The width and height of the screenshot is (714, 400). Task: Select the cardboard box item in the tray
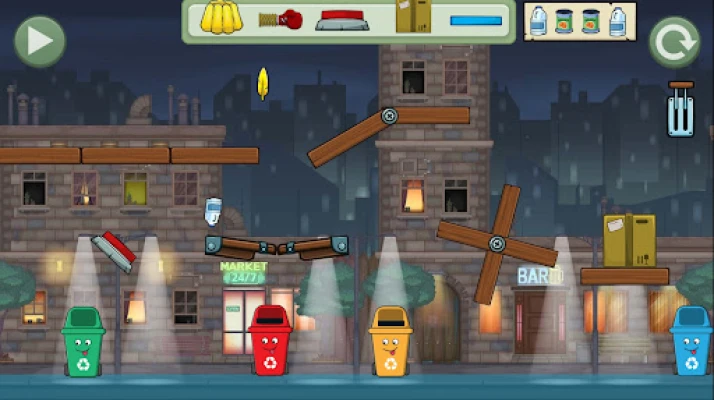(x=413, y=17)
